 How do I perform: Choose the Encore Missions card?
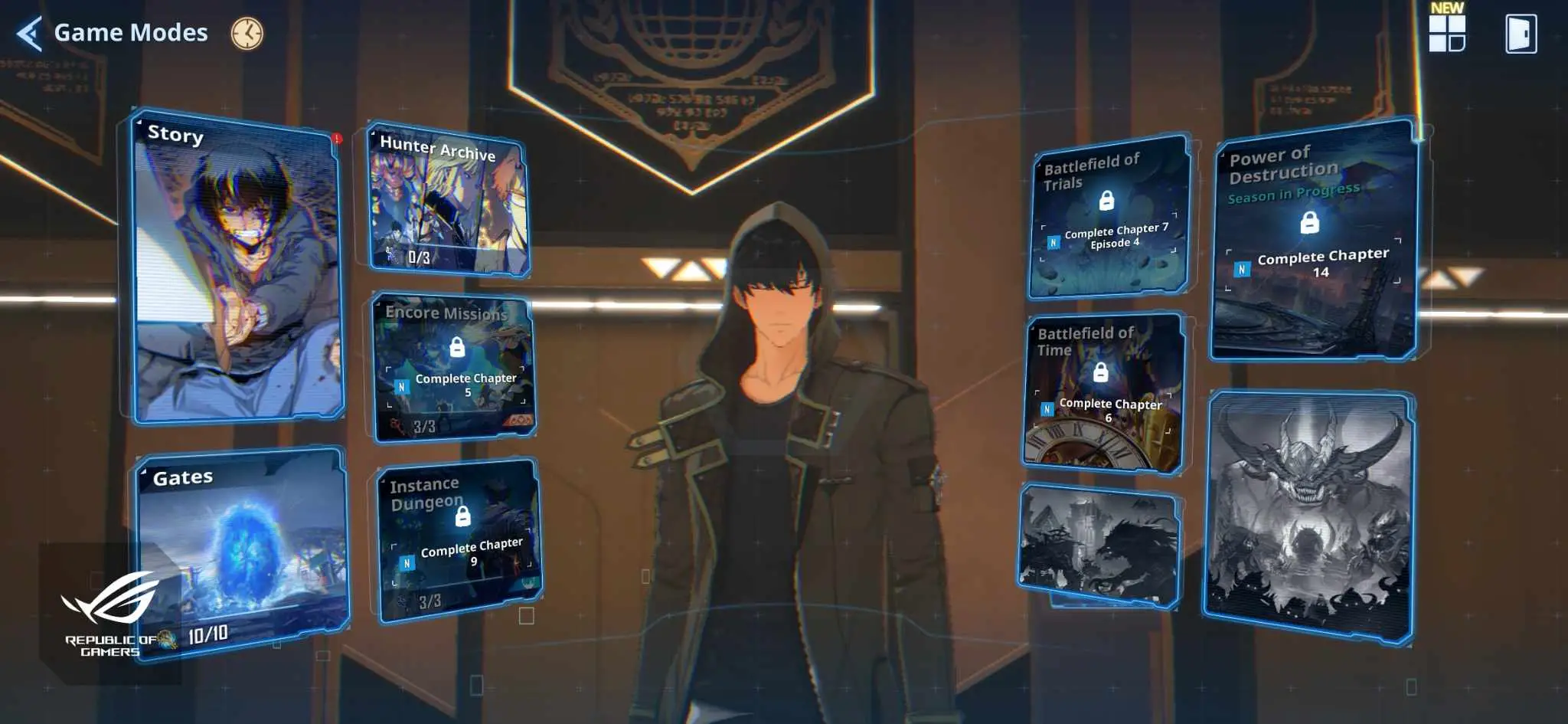click(454, 368)
